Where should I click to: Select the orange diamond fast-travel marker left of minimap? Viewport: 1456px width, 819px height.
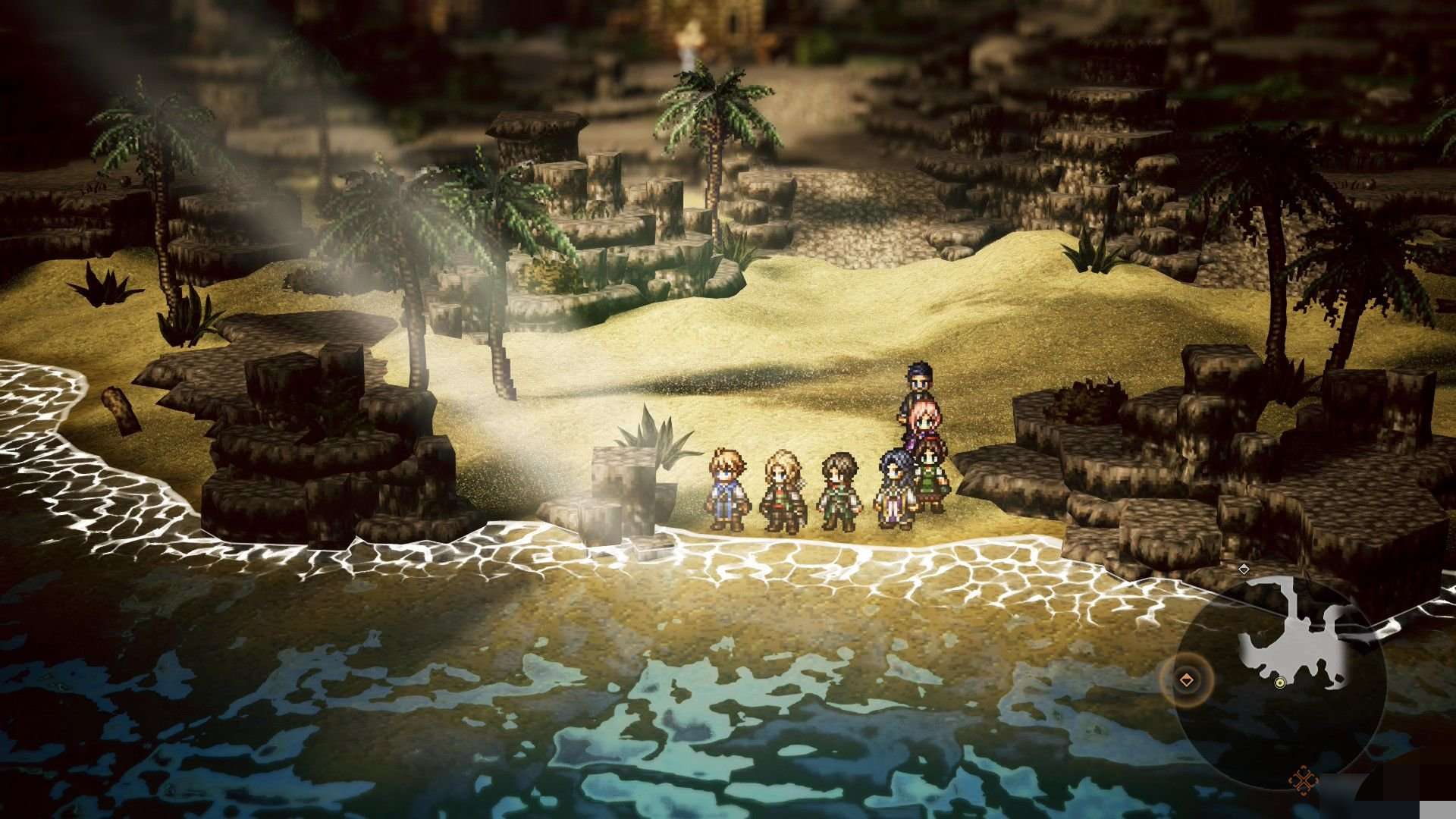tap(1186, 679)
